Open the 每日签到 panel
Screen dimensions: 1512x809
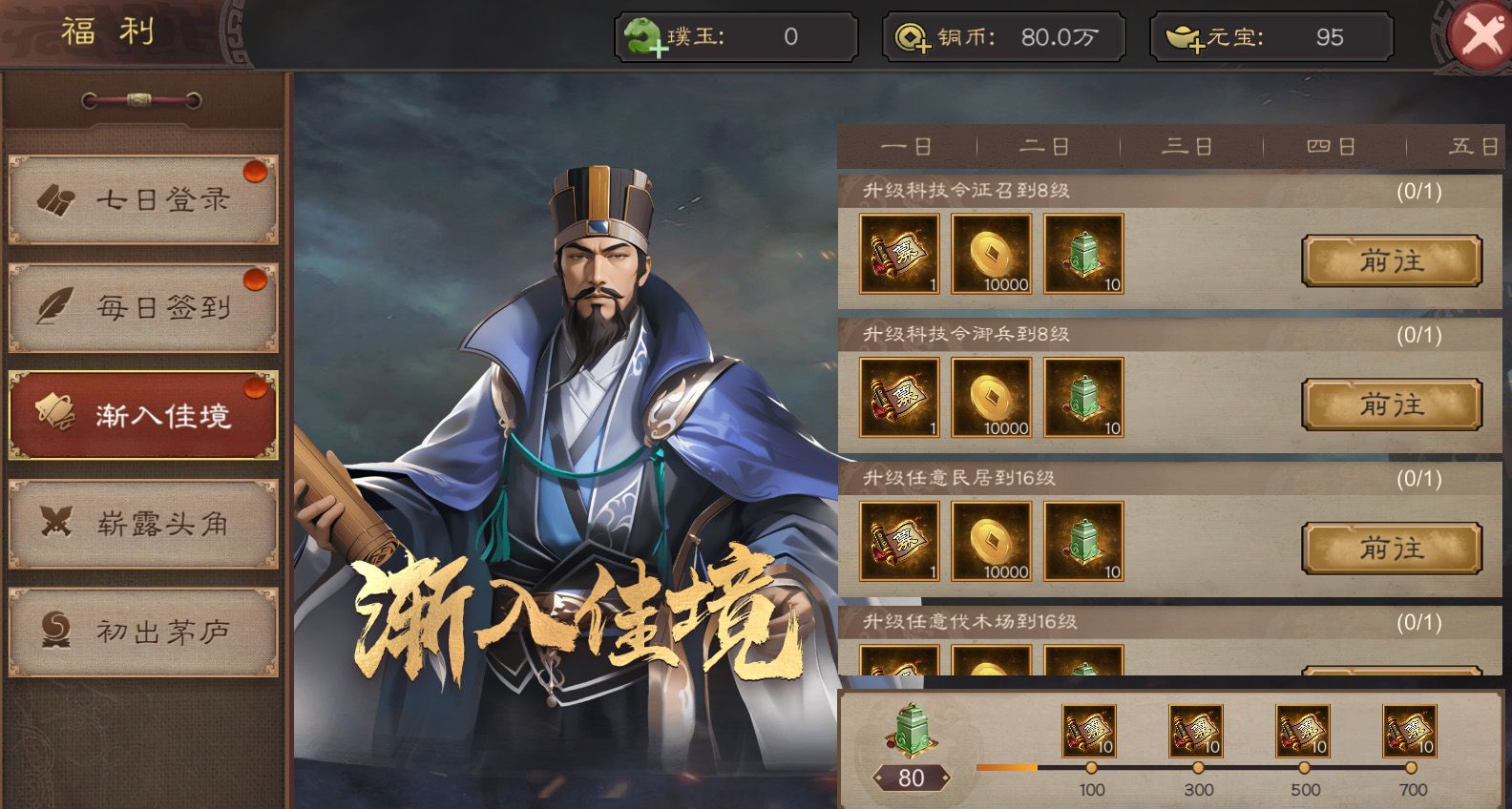pos(143,307)
